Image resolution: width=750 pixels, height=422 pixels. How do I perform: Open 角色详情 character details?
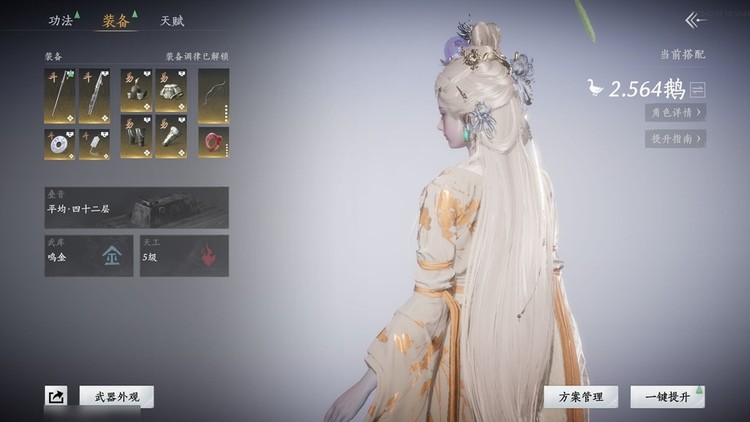pos(675,113)
